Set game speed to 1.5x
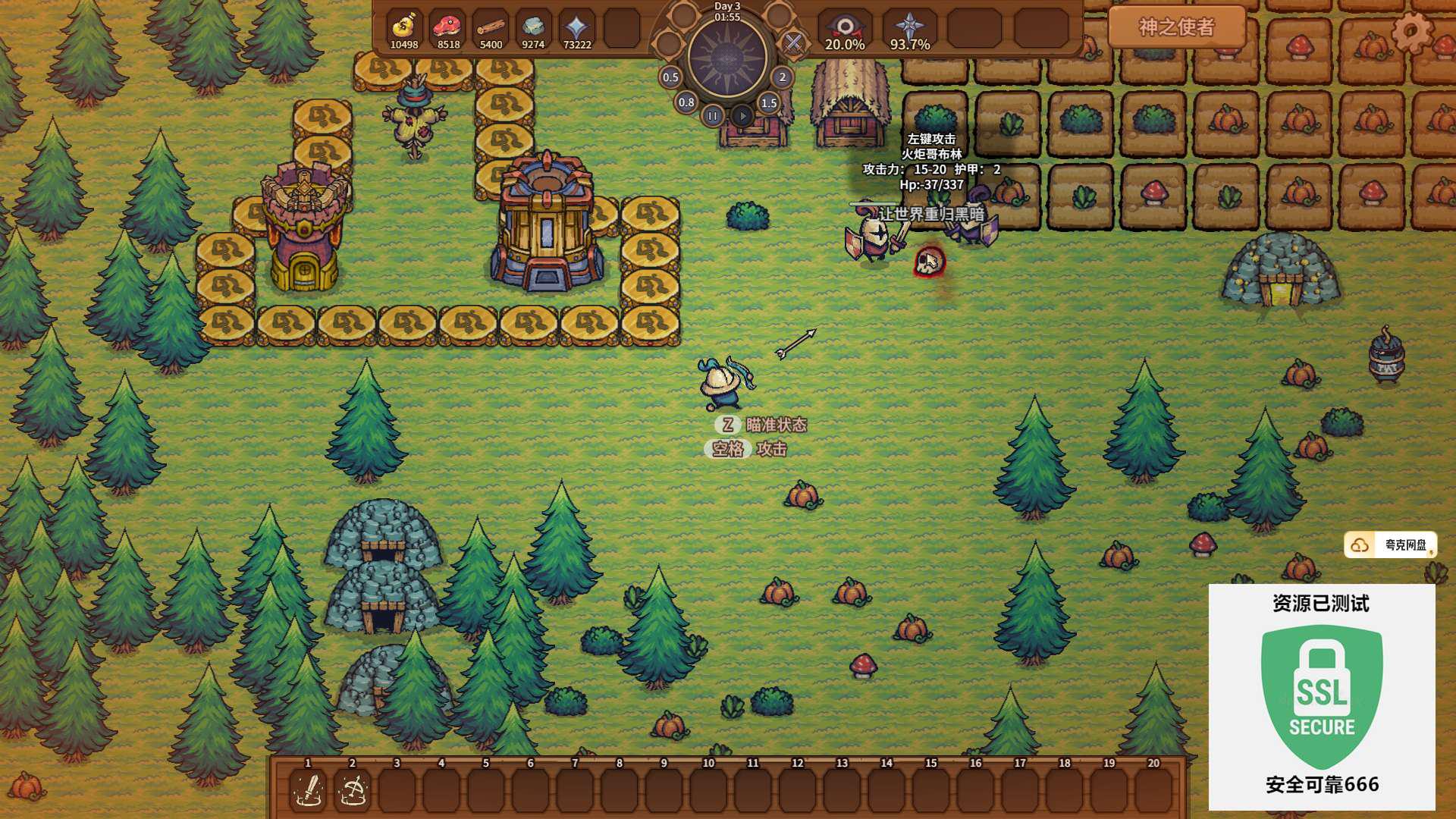The height and width of the screenshot is (819, 1456). coord(769,102)
